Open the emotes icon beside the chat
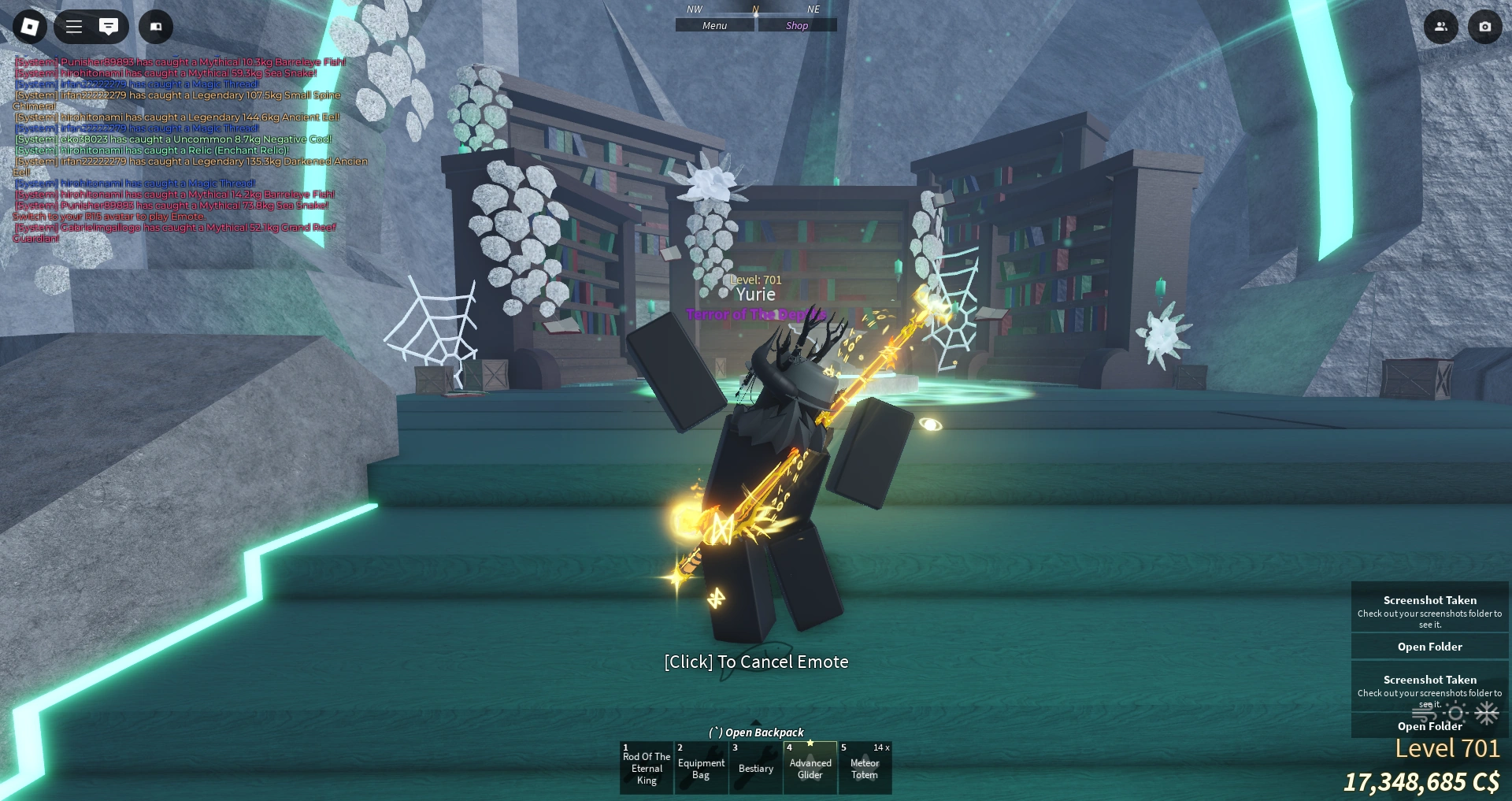 click(x=155, y=26)
